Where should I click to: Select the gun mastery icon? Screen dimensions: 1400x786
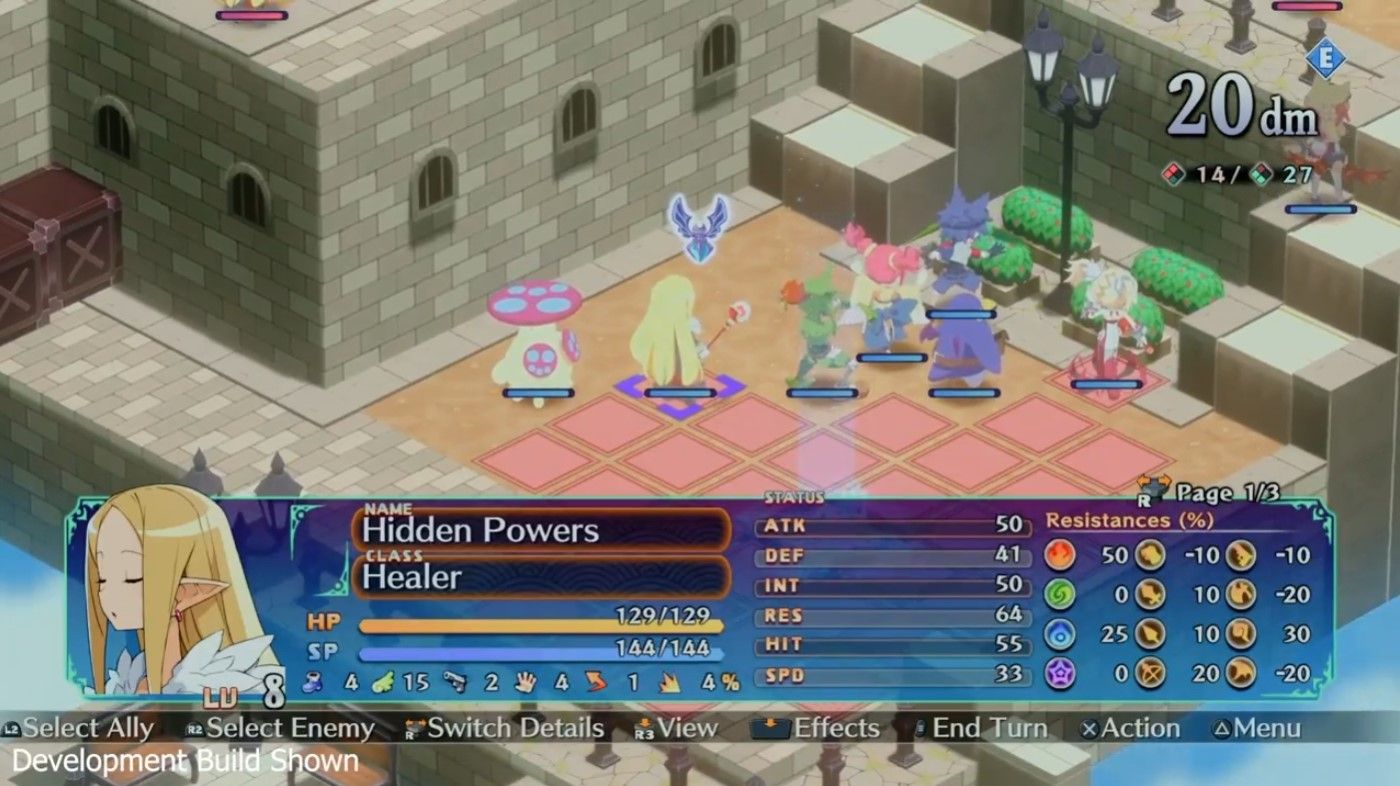click(x=455, y=682)
